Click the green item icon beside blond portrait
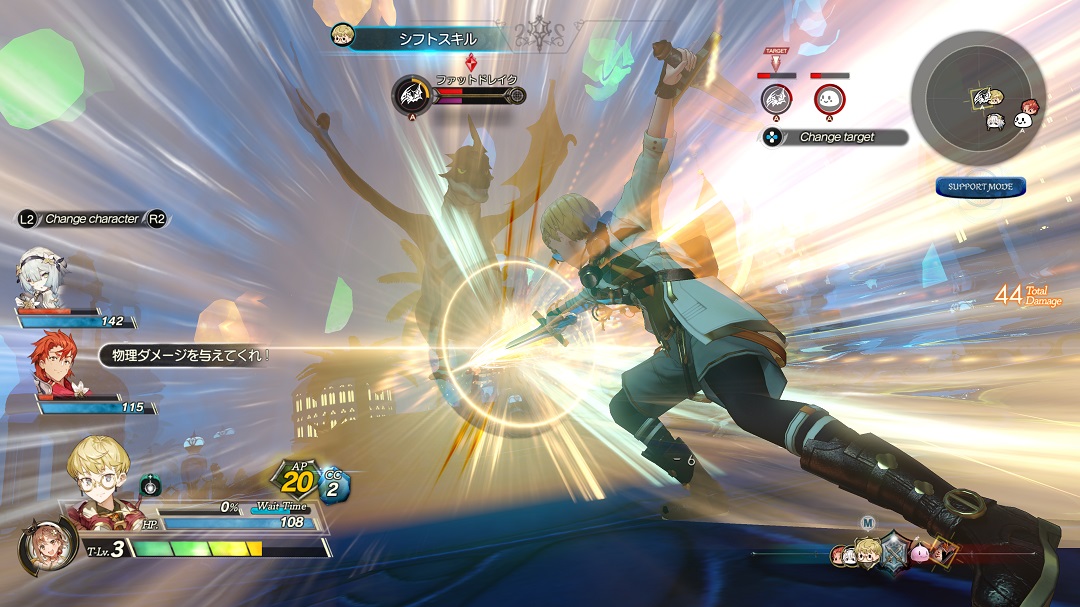This screenshot has width=1080, height=607. pos(151,486)
